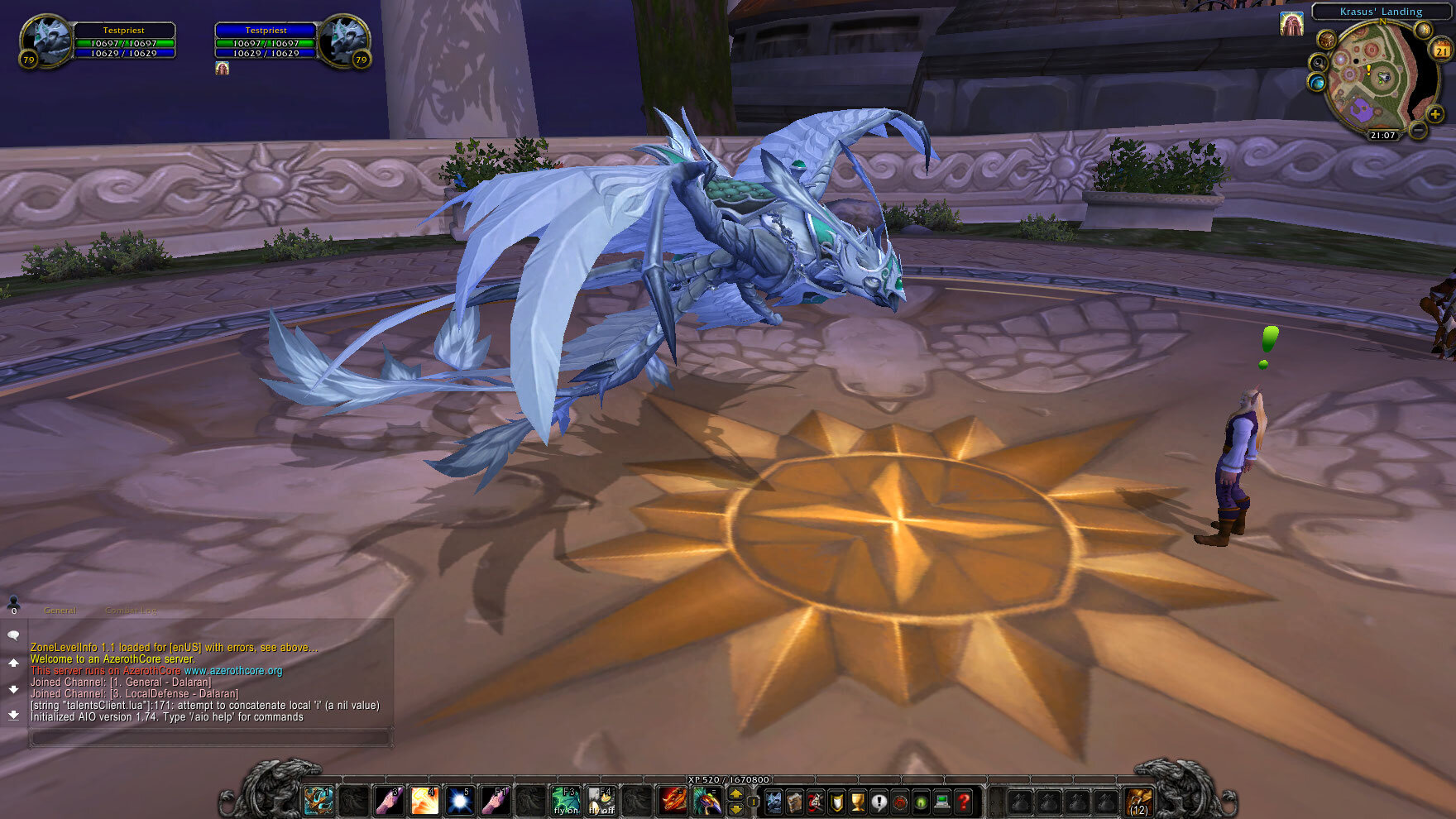Cast the Smite spell in slot 4
Image resolution: width=1456 pixels, height=819 pixels.
(x=424, y=801)
